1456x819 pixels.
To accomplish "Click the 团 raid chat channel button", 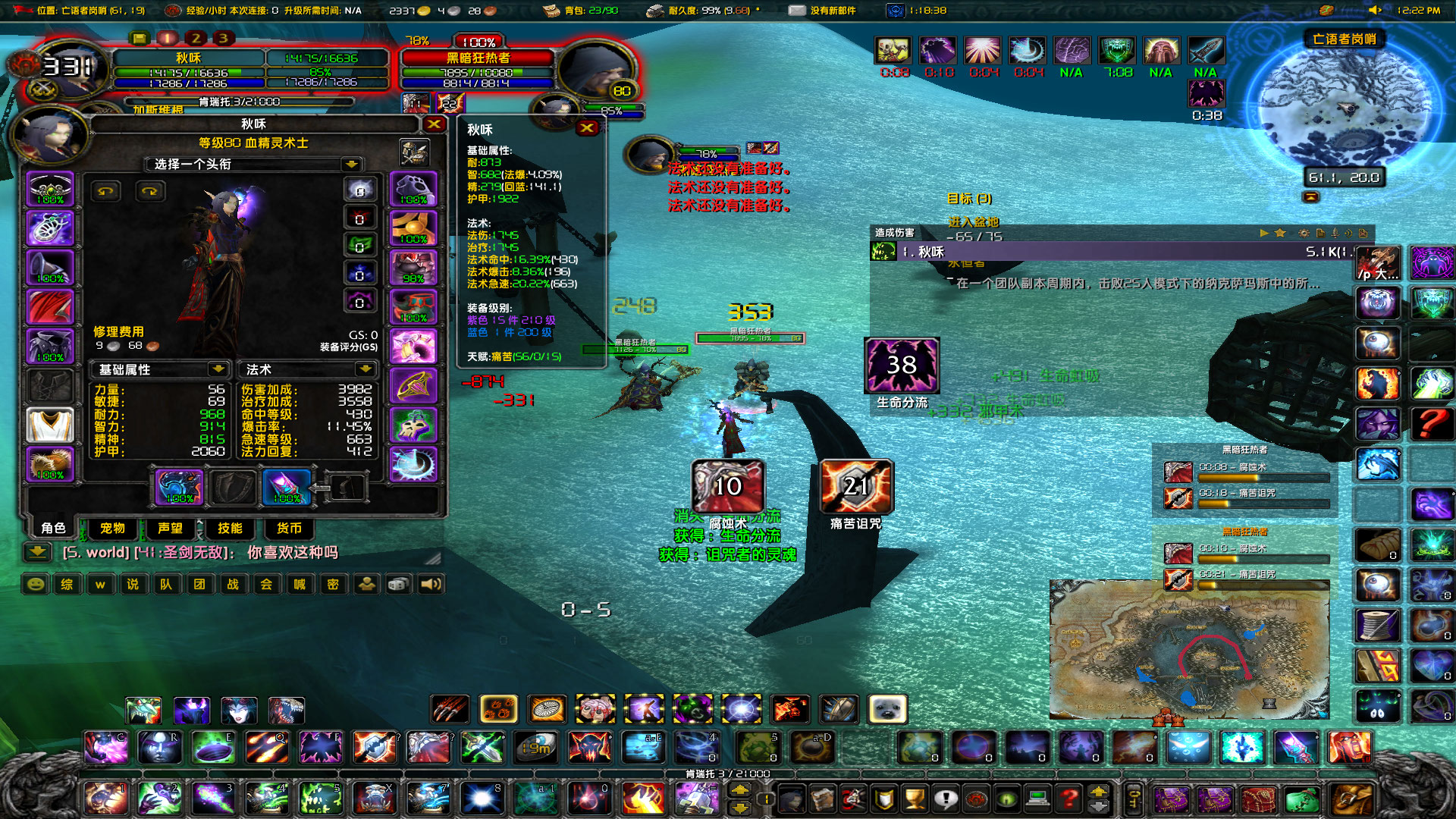I will [x=200, y=584].
